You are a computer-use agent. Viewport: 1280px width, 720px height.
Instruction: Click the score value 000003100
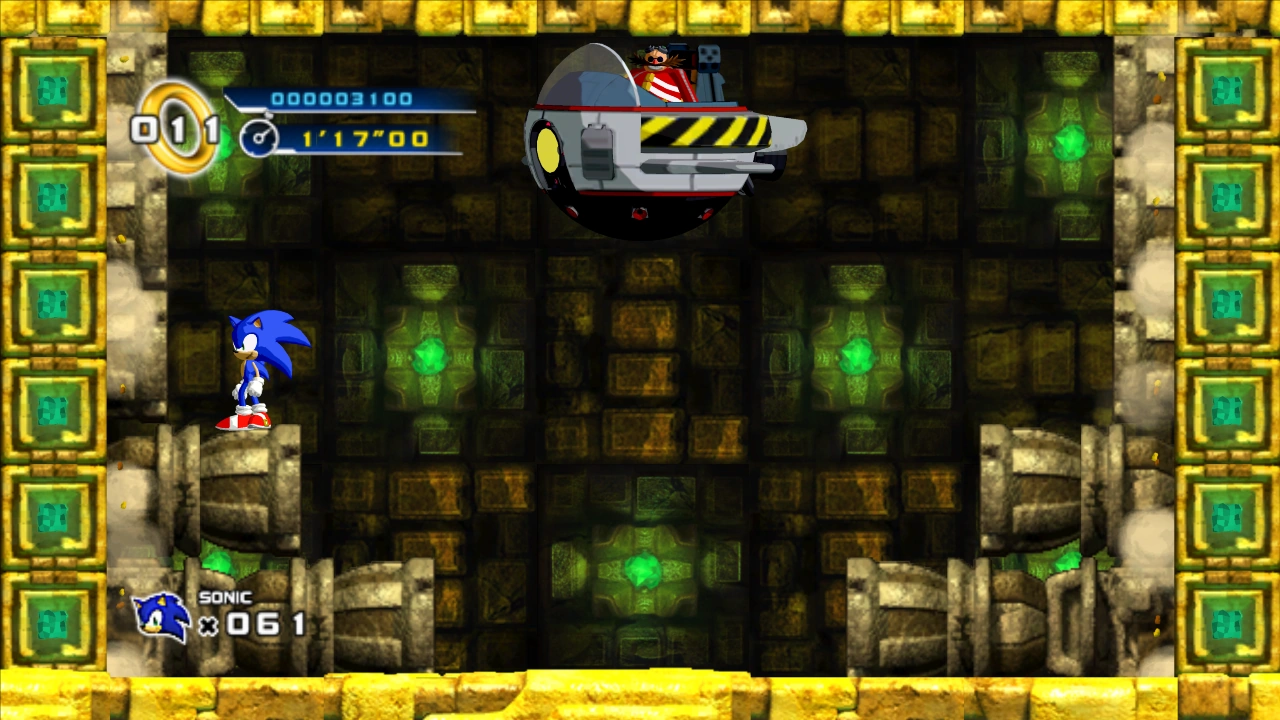(x=345, y=97)
